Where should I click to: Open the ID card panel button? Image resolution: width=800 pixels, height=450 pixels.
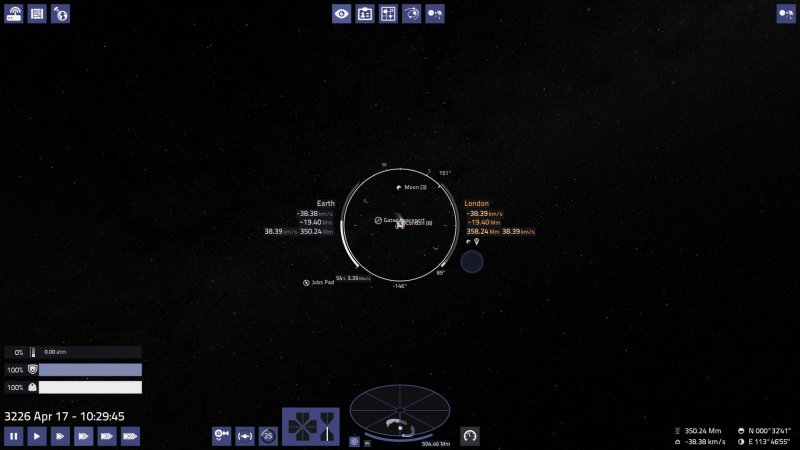pyautogui.click(x=365, y=14)
